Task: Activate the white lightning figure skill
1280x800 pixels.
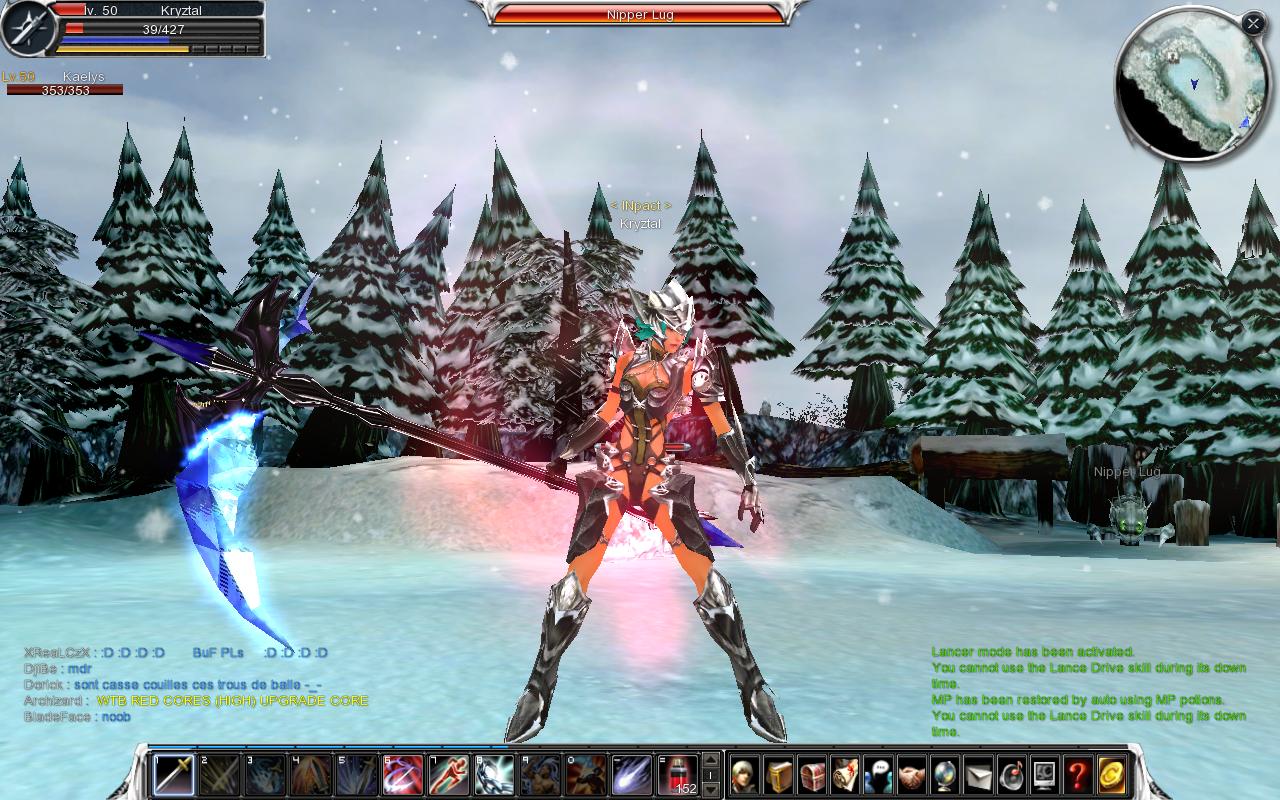Action: (495, 775)
